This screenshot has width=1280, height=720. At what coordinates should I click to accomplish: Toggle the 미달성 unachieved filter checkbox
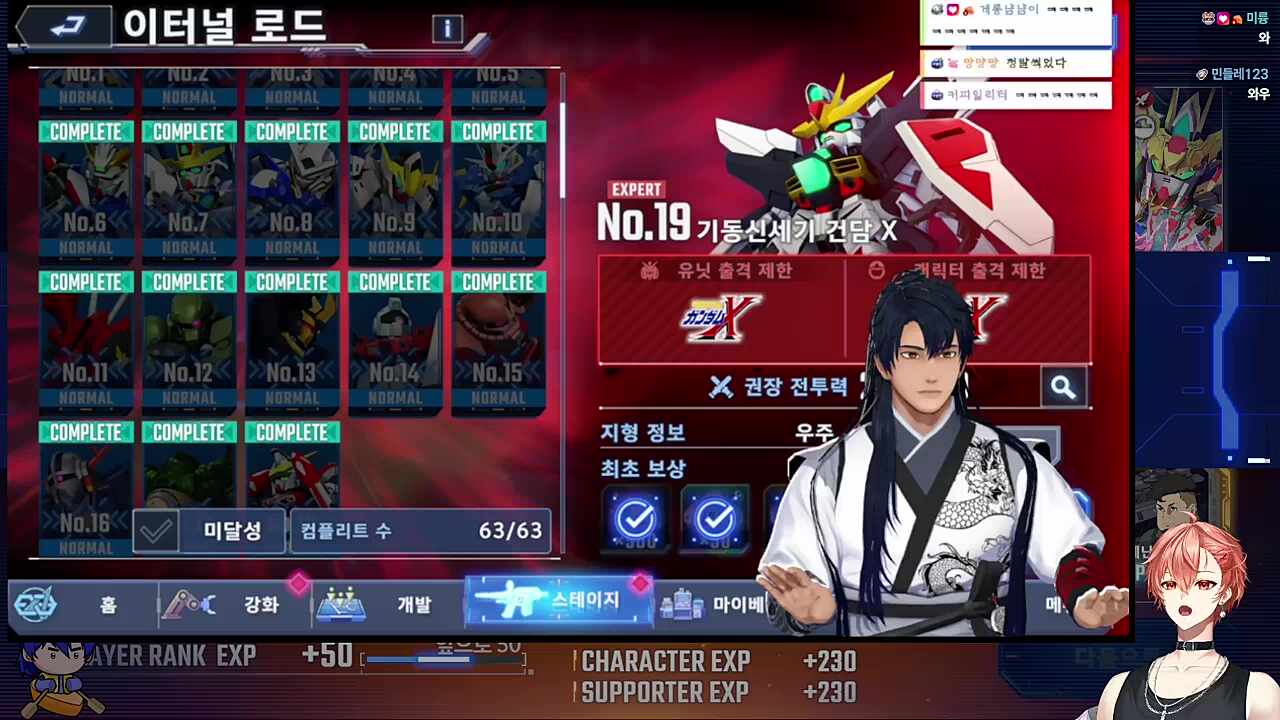[157, 530]
